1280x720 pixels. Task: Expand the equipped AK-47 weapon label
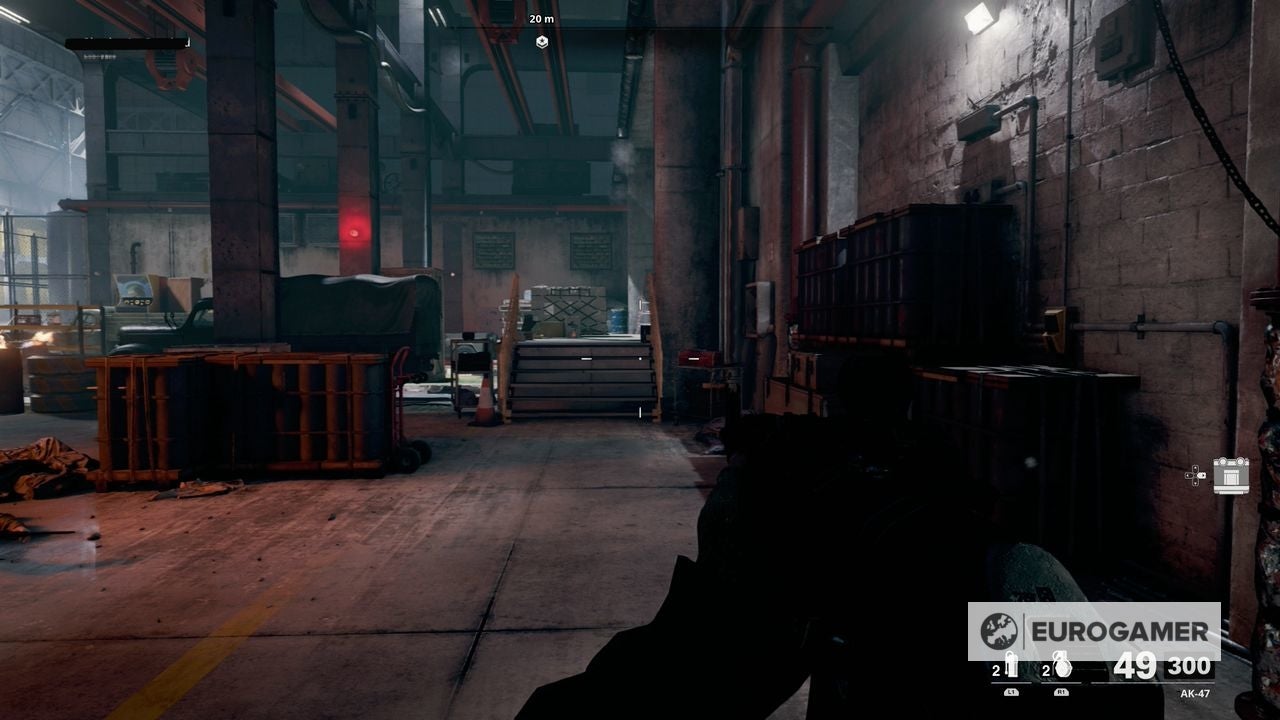(1195, 694)
